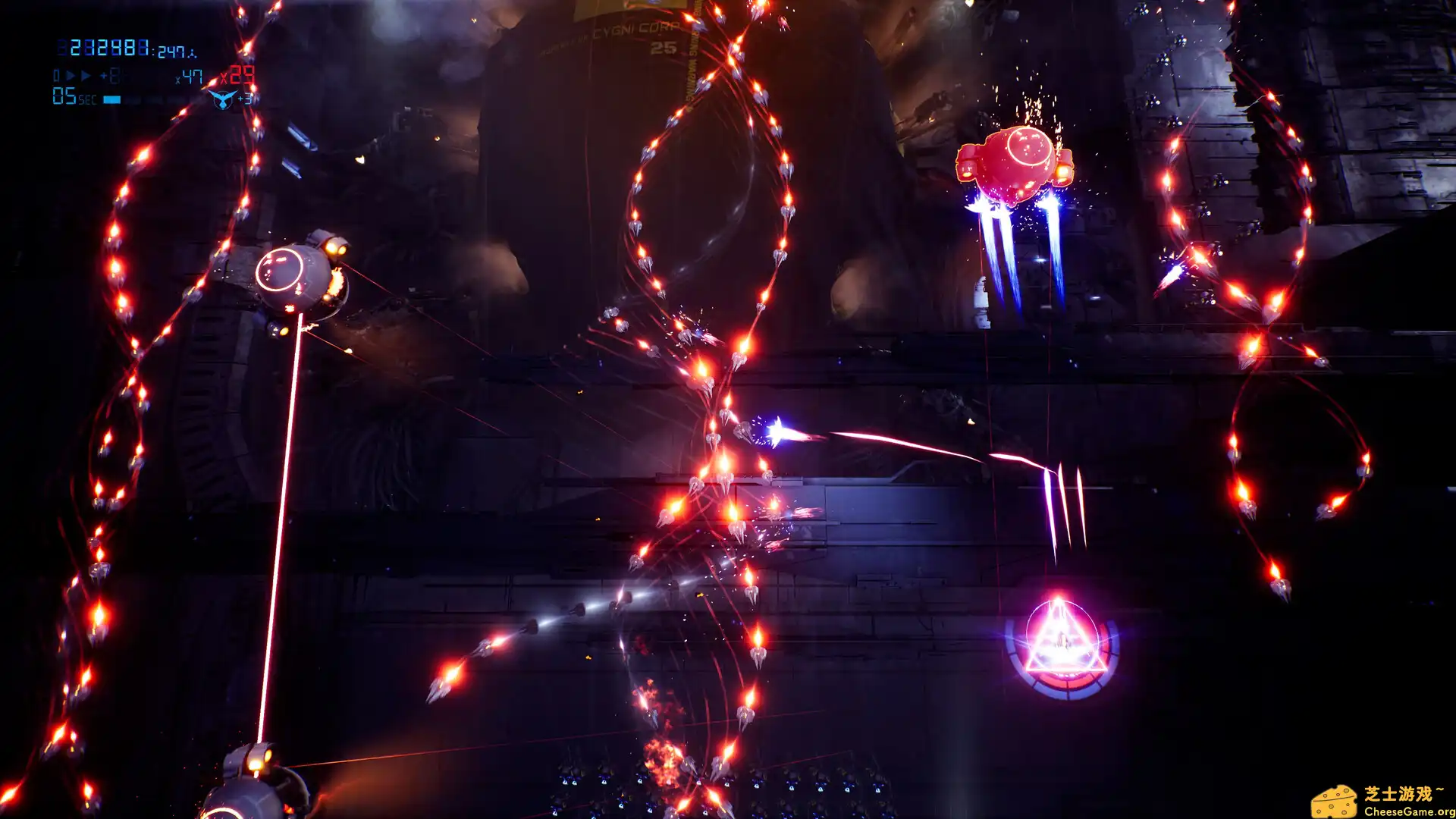Click the blue x47 multiplier indicator
This screenshot has height=819, width=1456.
coord(190,76)
